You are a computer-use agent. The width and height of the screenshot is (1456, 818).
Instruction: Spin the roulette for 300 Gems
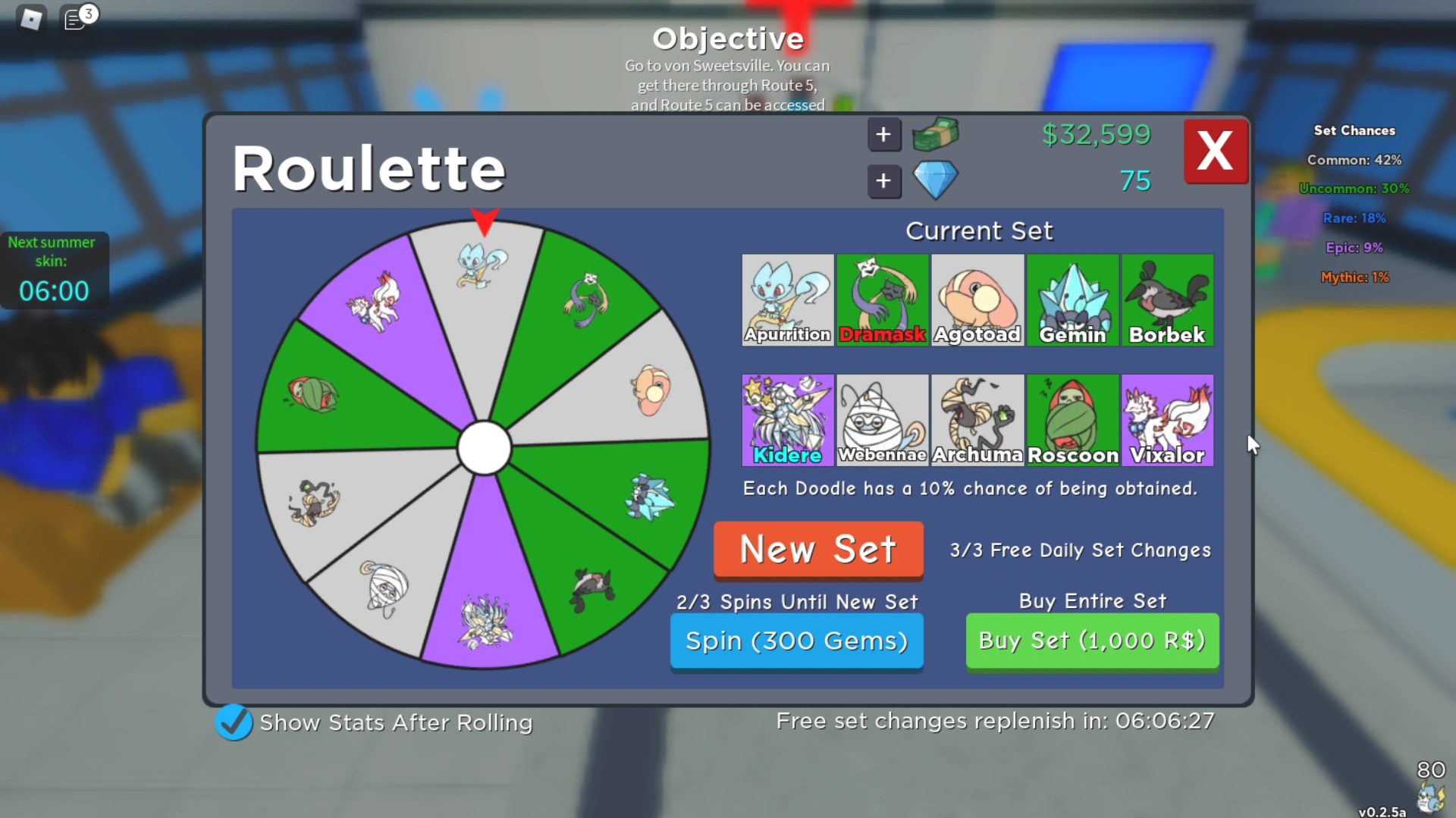pos(796,641)
